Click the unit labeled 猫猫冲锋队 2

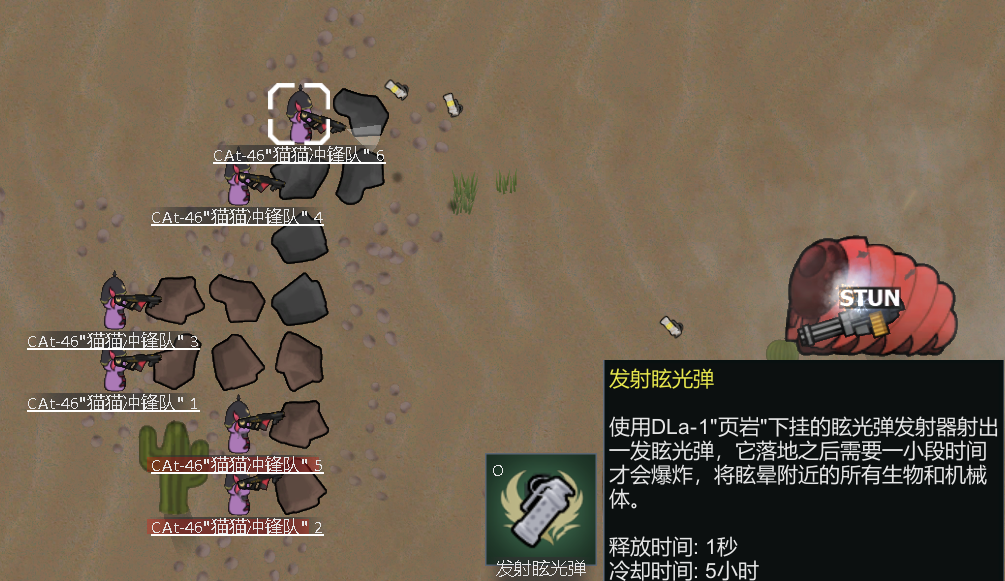tap(238, 492)
